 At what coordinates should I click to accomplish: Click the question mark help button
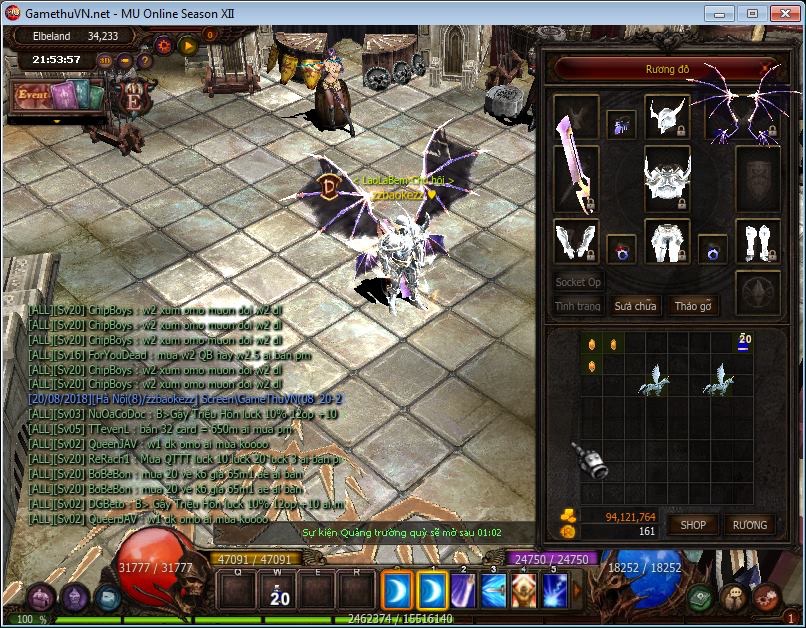click(x=145, y=60)
